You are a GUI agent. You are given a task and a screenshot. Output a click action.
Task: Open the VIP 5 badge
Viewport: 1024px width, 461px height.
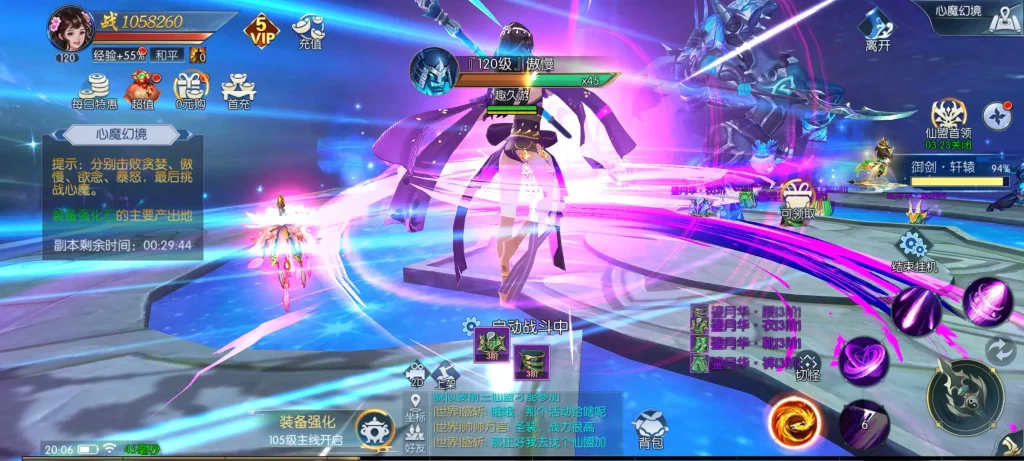coord(260,31)
